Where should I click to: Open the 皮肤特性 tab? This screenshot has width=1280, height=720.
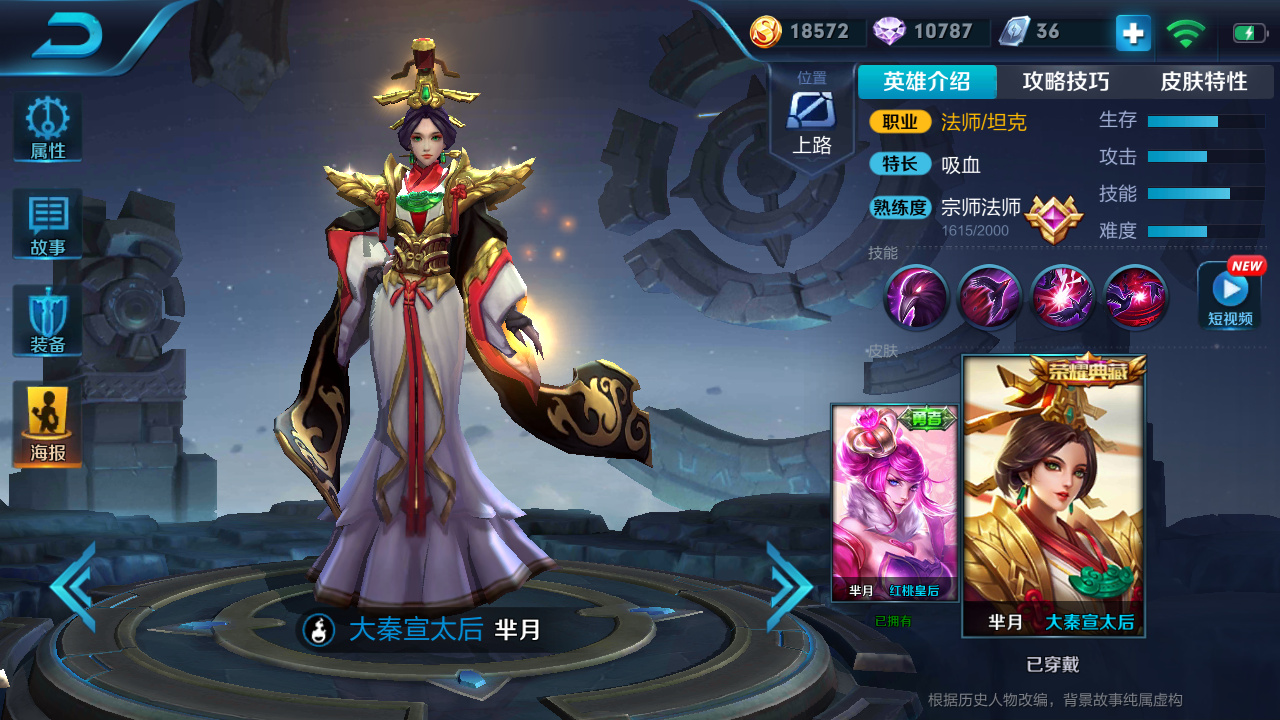(1203, 81)
